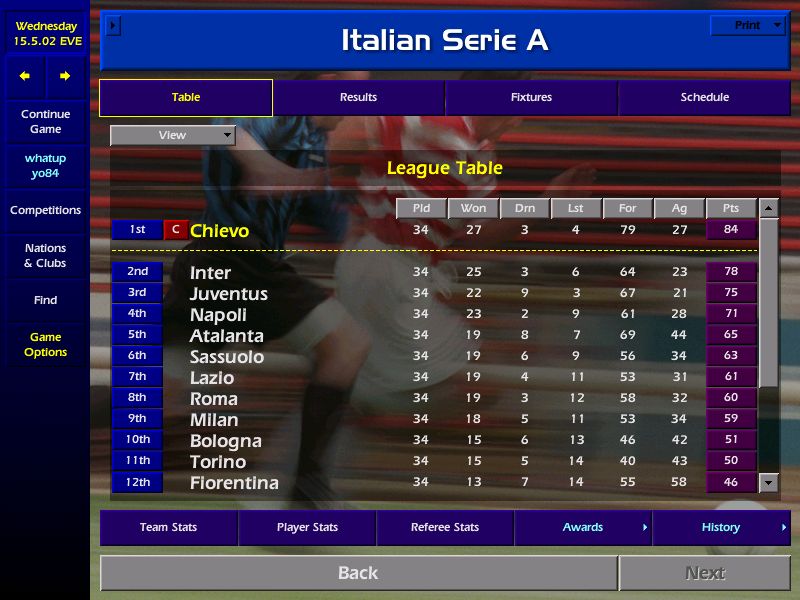Continue Game from the sidebar

pyautogui.click(x=45, y=121)
